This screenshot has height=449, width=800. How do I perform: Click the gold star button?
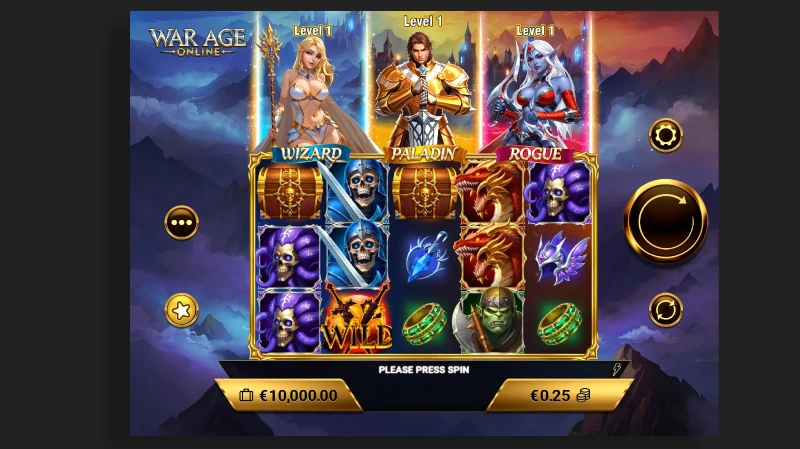point(182,310)
